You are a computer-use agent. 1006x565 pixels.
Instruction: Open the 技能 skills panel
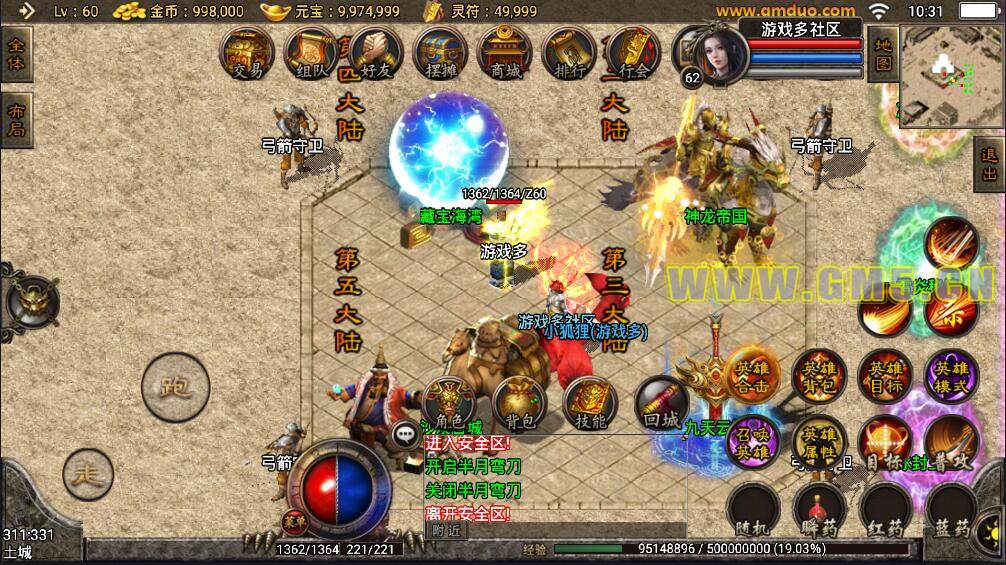(590, 402)
